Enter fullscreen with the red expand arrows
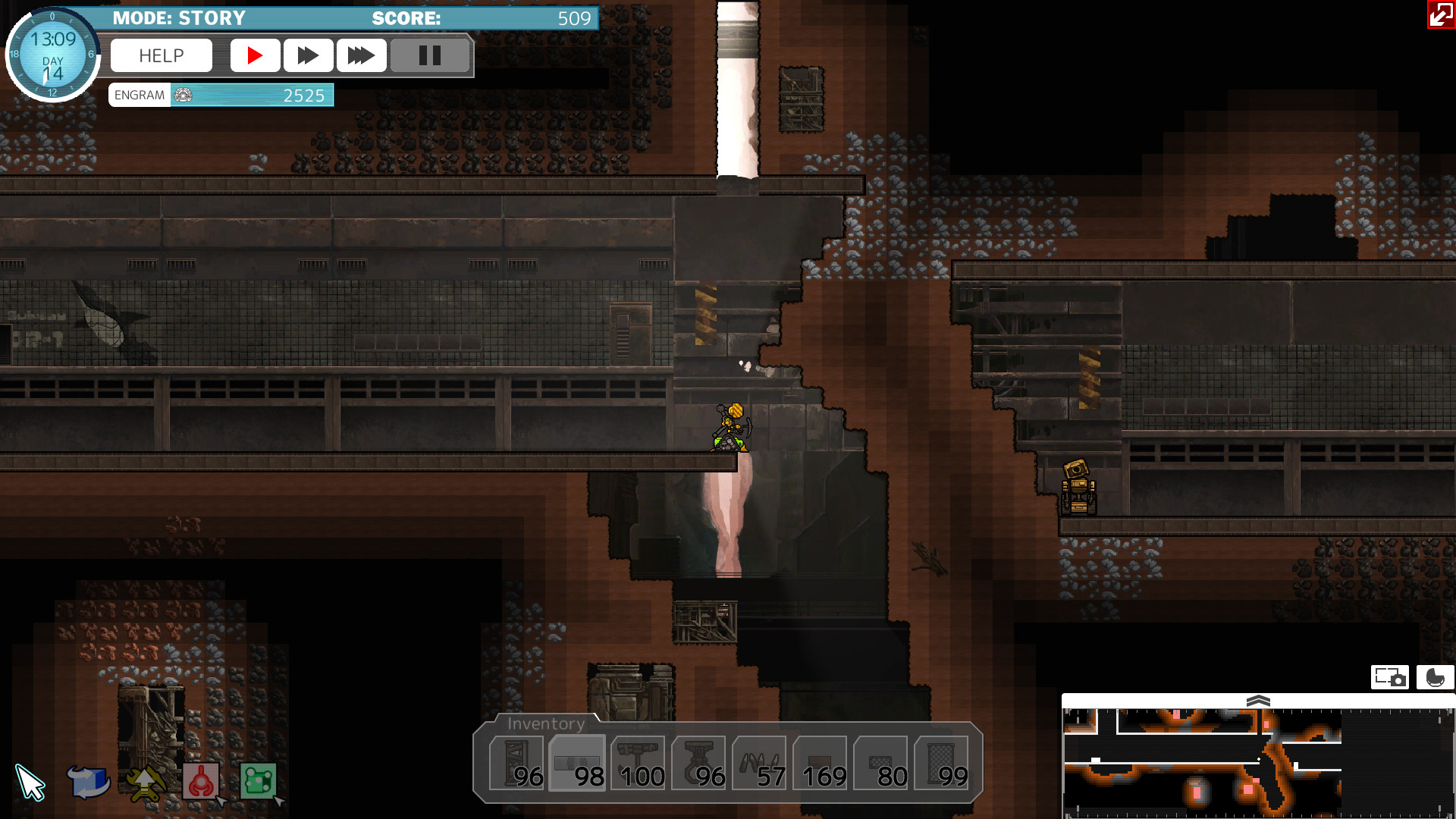Viewport: 1456px width, 819px height. (1440, 15)
